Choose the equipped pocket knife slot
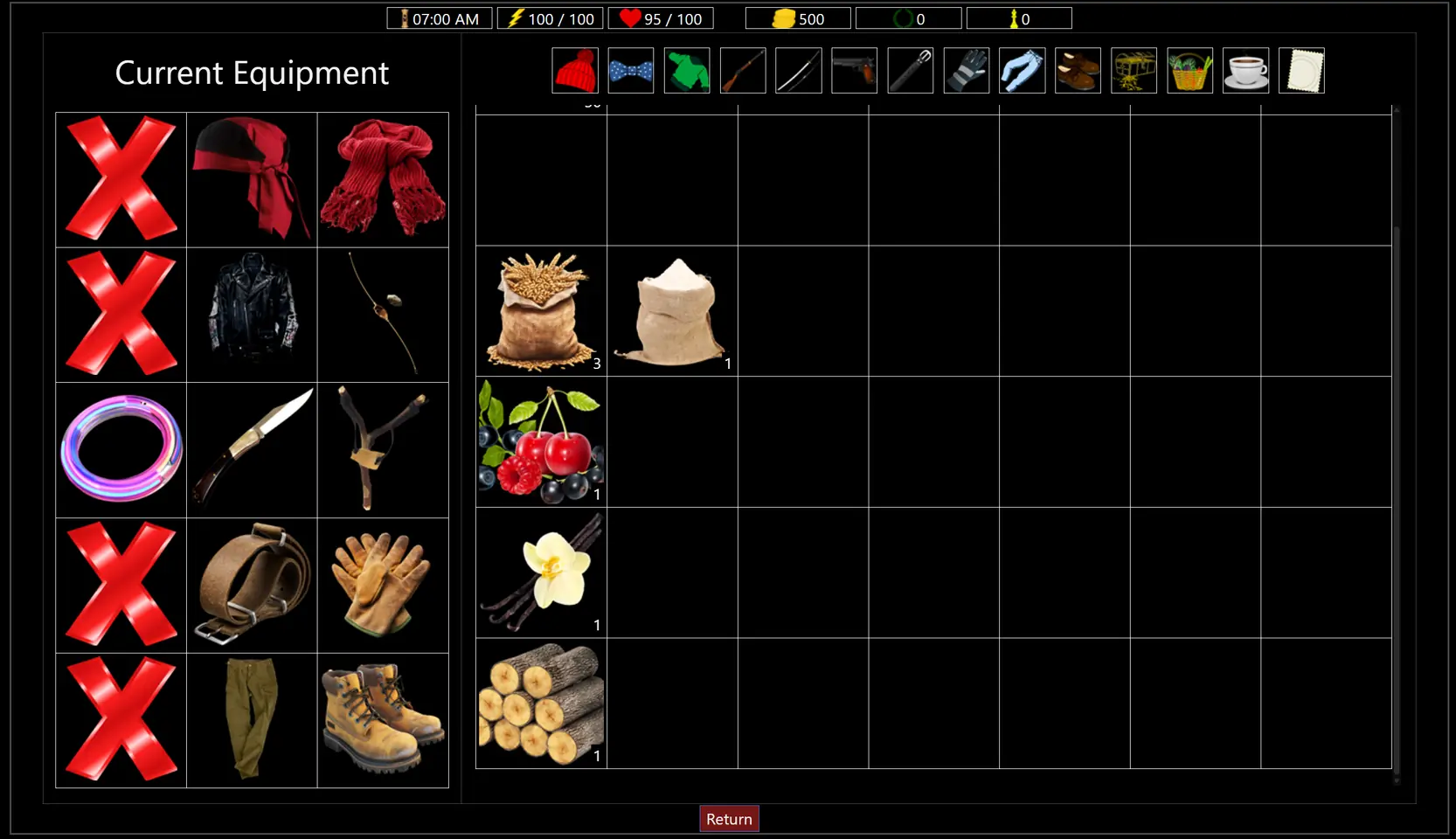Screen dimensions: 1456x839 click(252, 449)
